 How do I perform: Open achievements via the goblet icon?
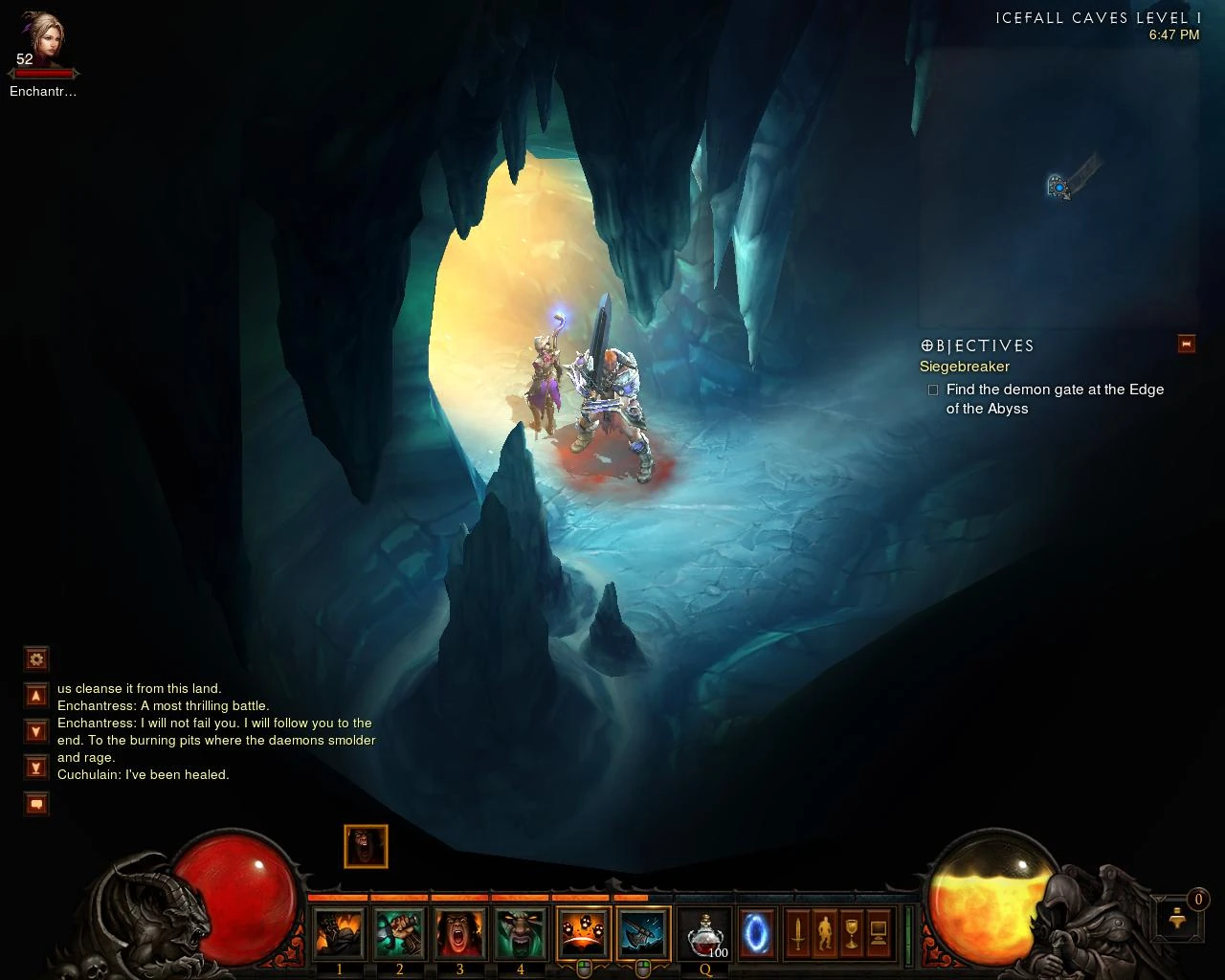pyautogui.click(x=850, y=930)
